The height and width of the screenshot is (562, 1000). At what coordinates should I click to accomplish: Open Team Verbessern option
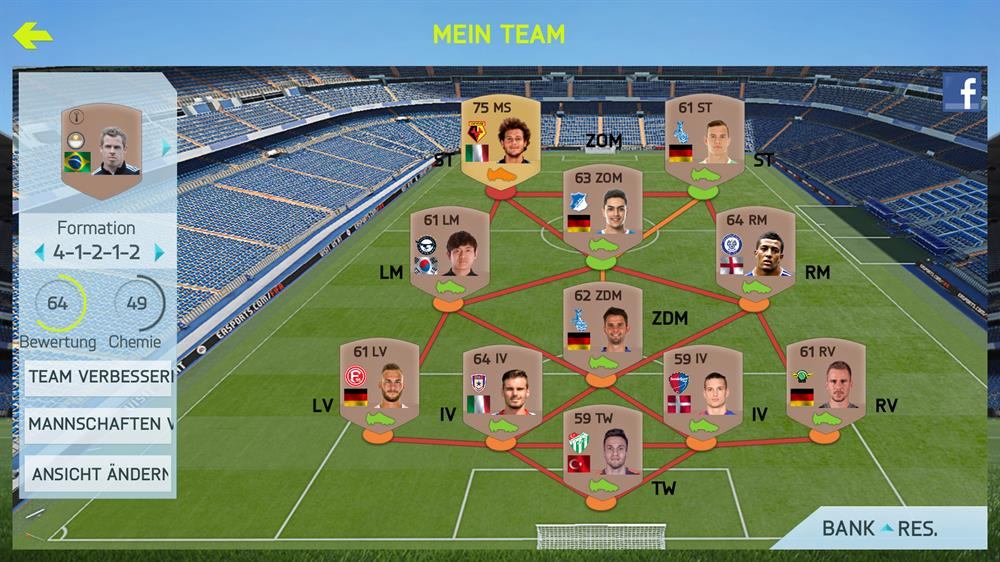coord(97,377)
